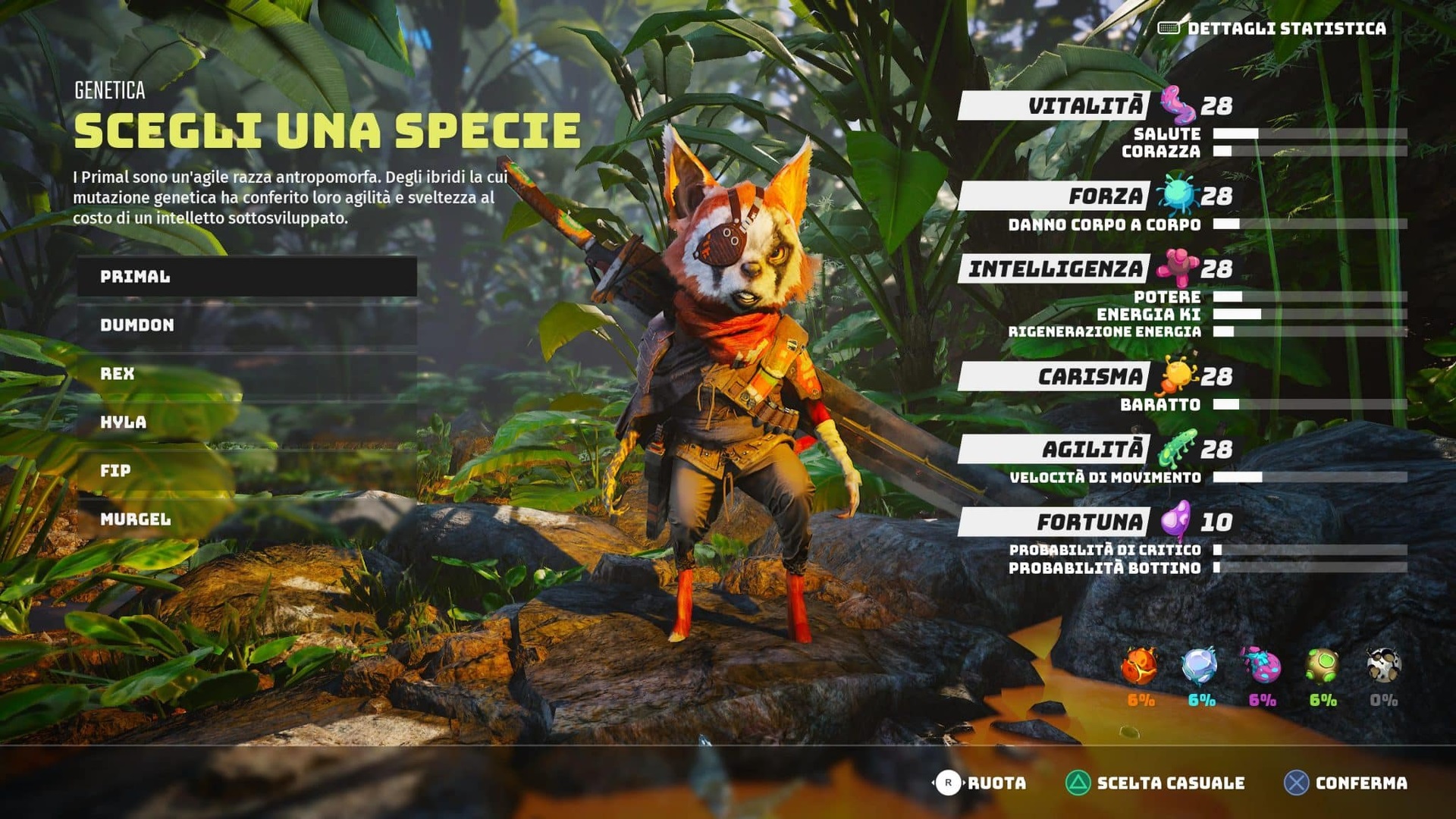Pick Rex from the species list
Image resolution: width=1456 pixels, height=819 pixels.
[x=246, y=374]
